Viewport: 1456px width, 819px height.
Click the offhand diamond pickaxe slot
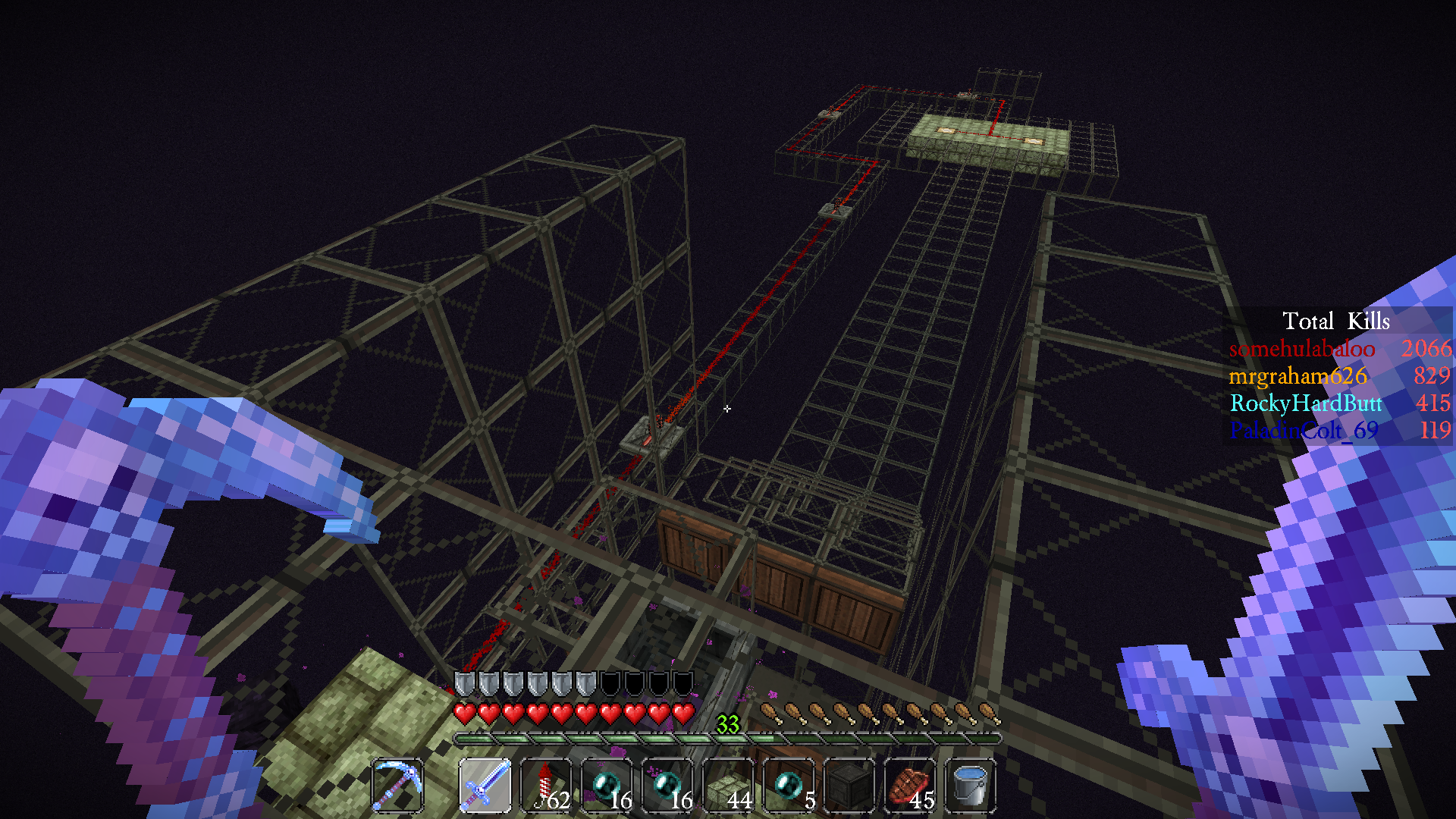(x=398, y=785)
